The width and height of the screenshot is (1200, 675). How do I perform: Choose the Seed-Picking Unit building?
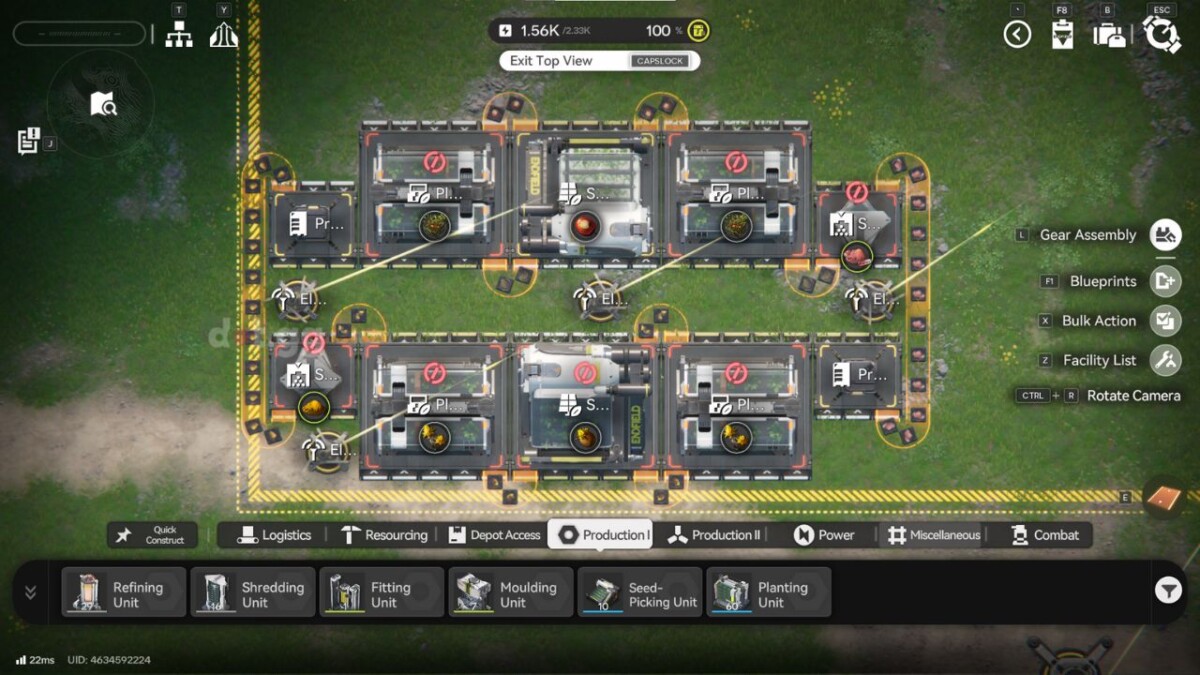(x=640, y=593)
